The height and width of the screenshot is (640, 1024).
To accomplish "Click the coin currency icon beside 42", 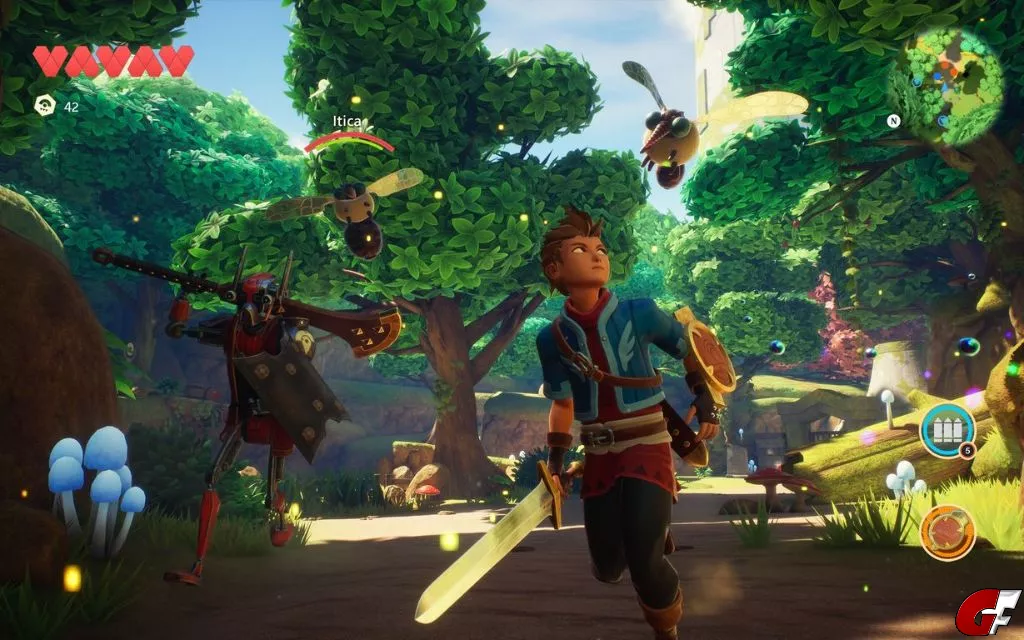I will coord(44,104).
